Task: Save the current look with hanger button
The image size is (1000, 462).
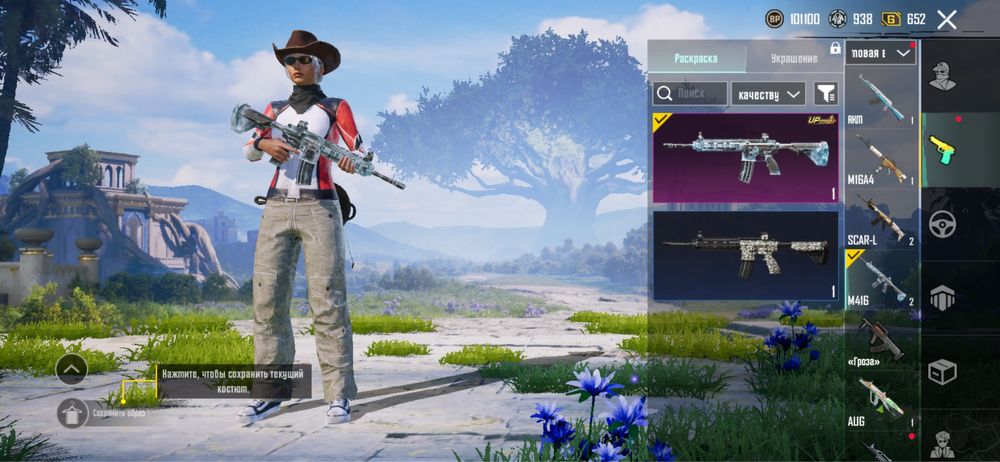Action: [x=72, y=412]
